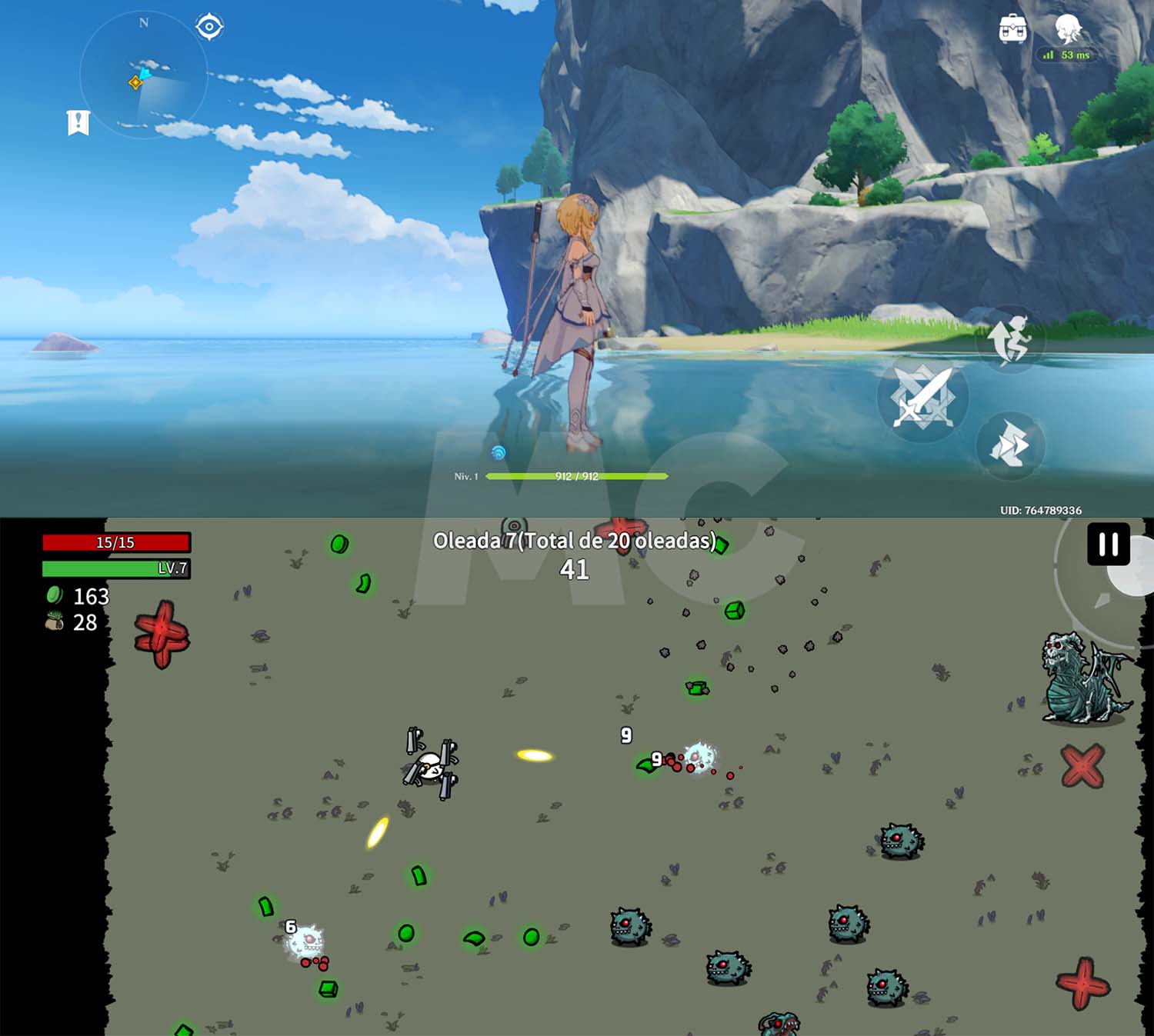
Task: Open the circular compass minimap
Action: point(144,75)
